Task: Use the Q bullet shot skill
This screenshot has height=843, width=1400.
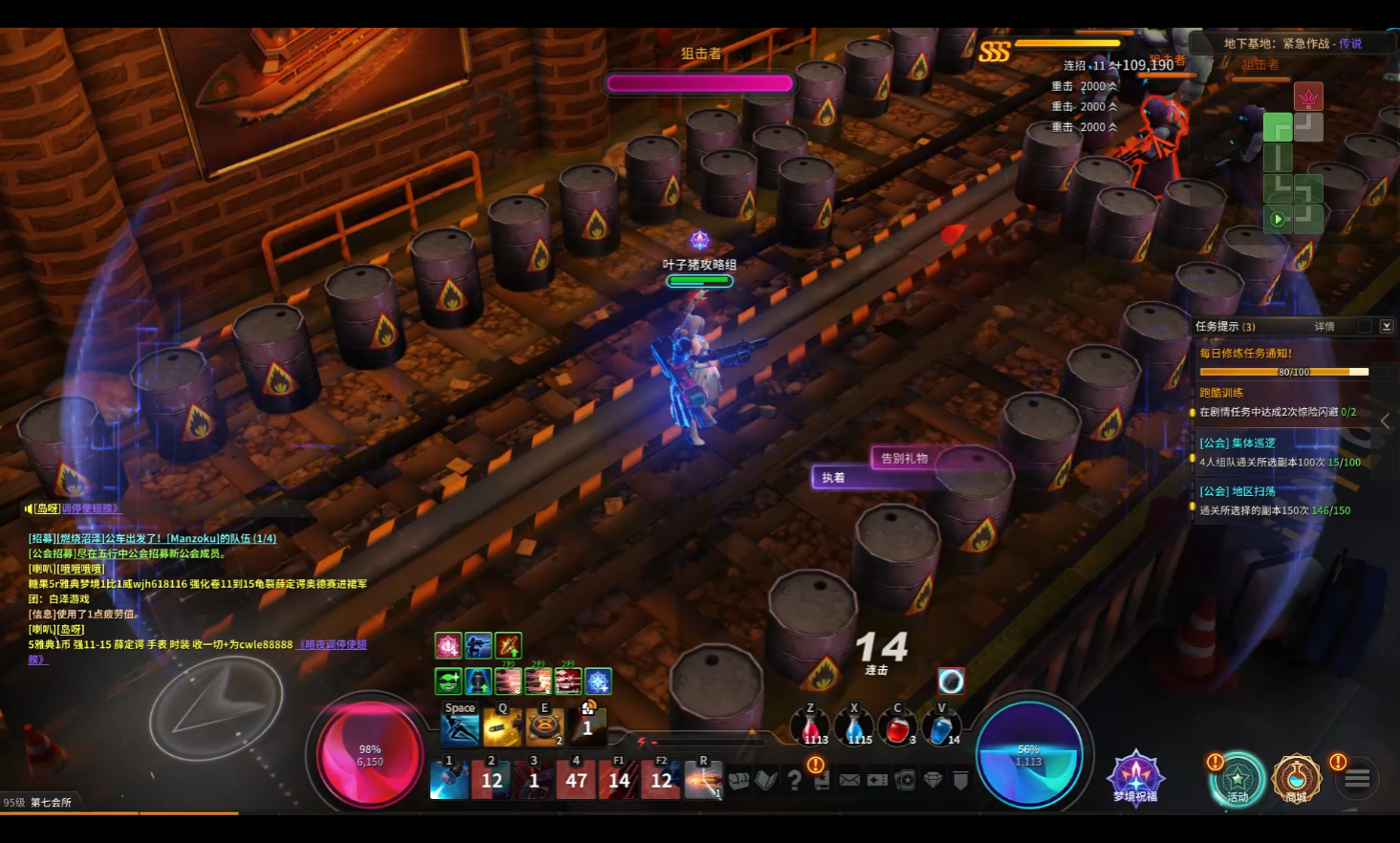Action: 503,728
